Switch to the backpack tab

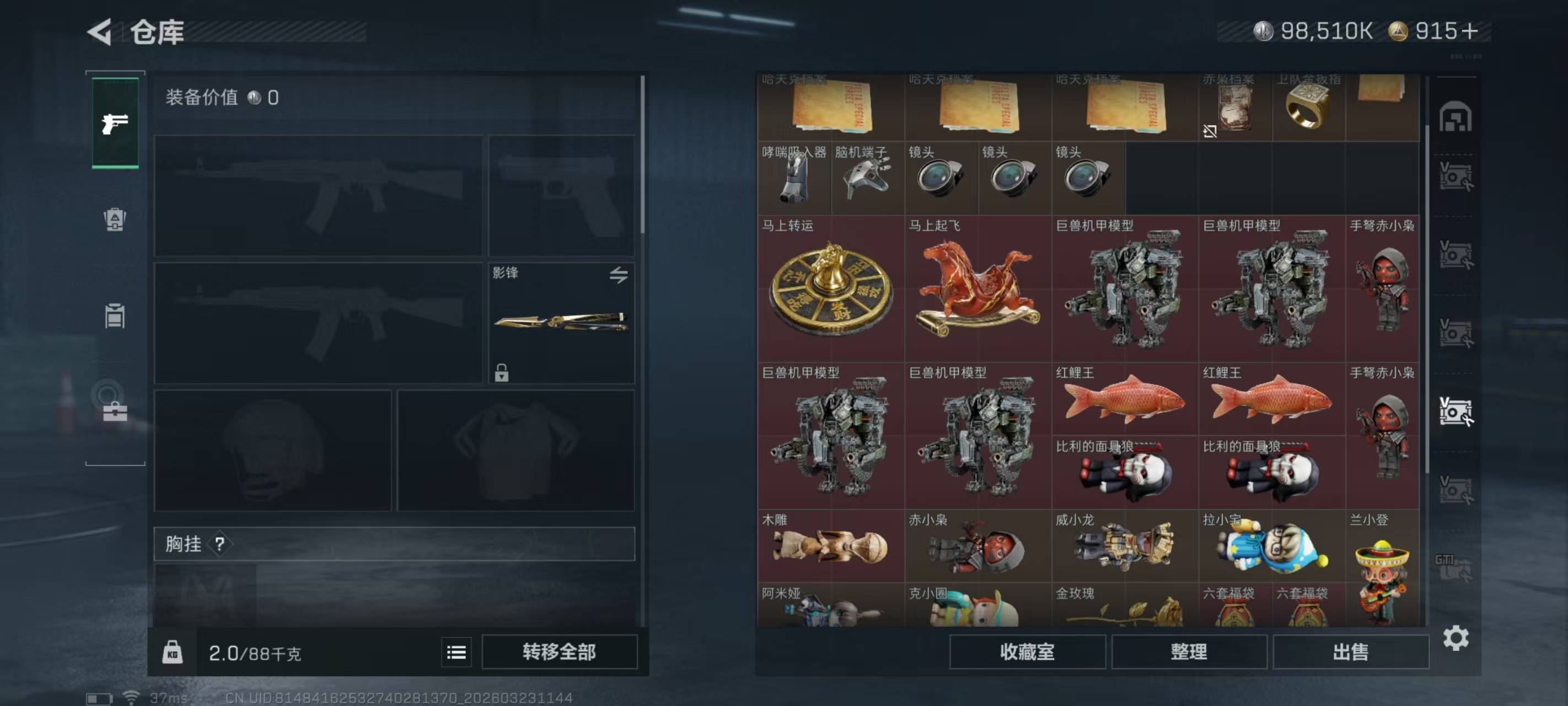coord(115,220)
